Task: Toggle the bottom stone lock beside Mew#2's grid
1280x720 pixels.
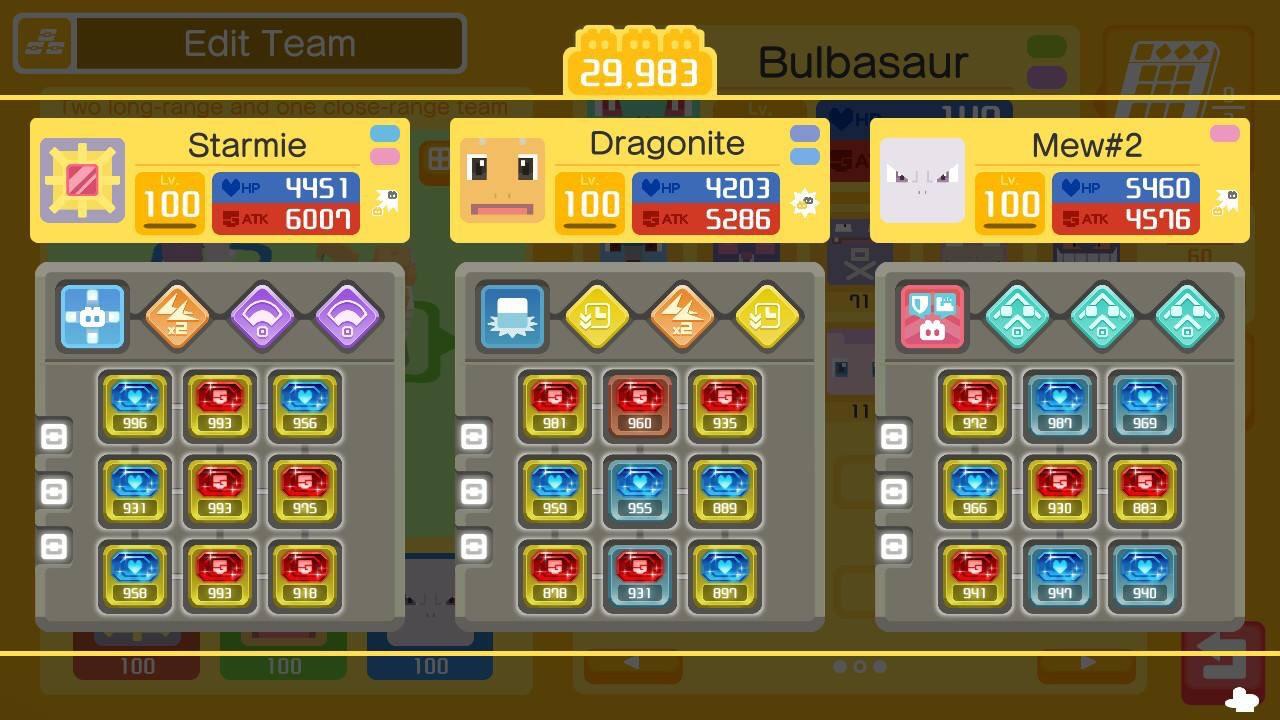Action: [895, 545]
